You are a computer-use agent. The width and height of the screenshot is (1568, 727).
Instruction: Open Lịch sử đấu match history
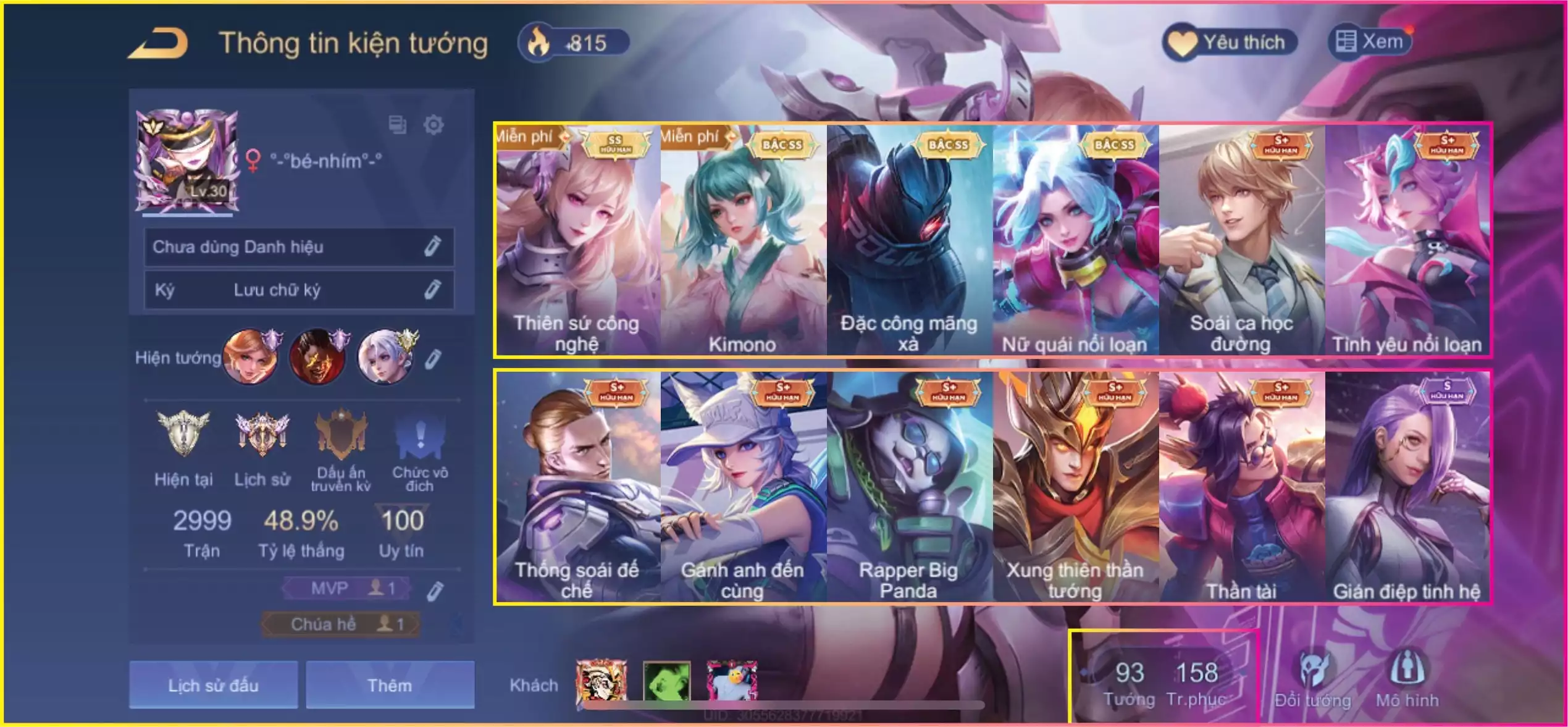(213, 684)
